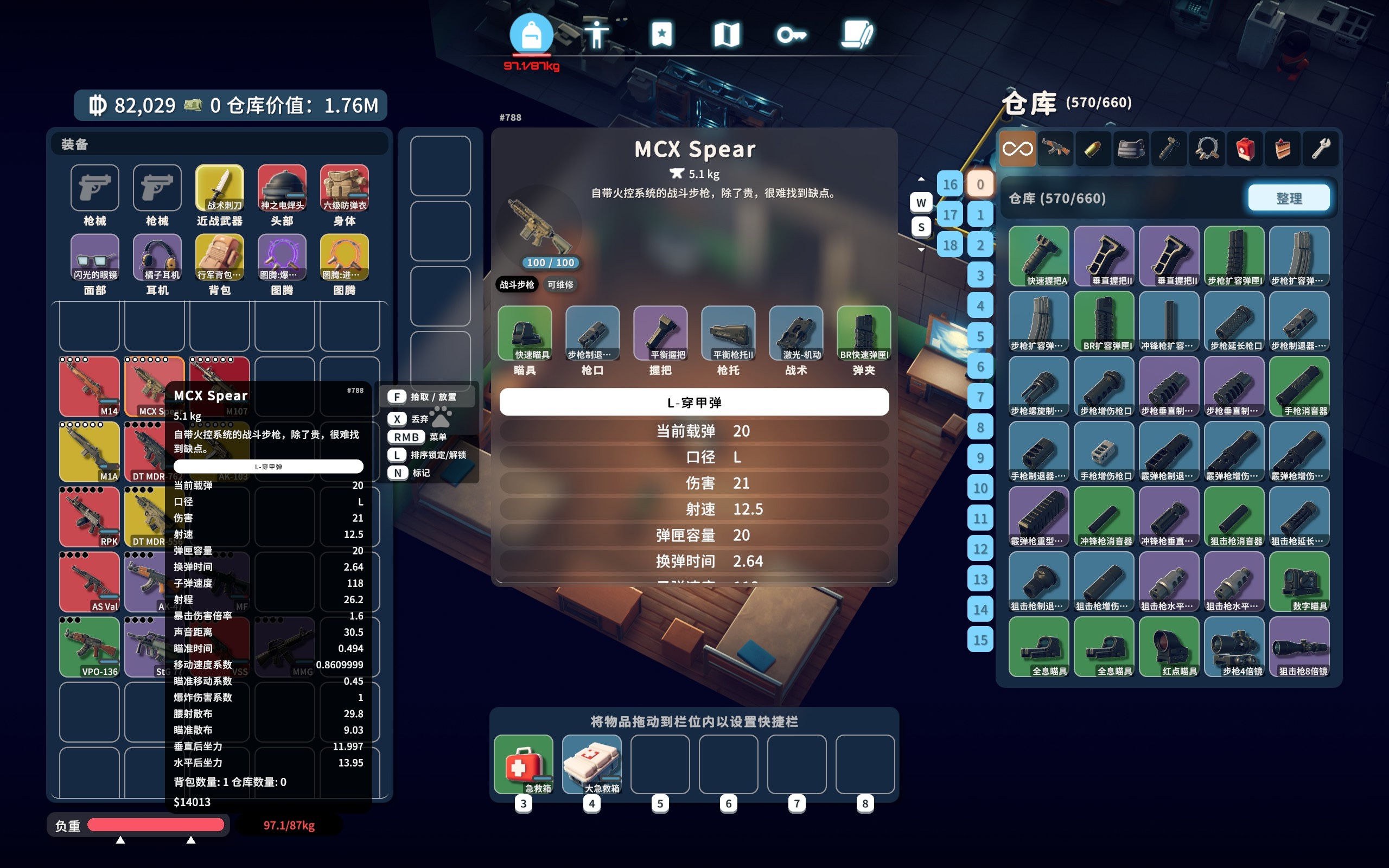Open the map tab in the top bar
This screenshot has height=868, width=1389.
coord(726,34)
